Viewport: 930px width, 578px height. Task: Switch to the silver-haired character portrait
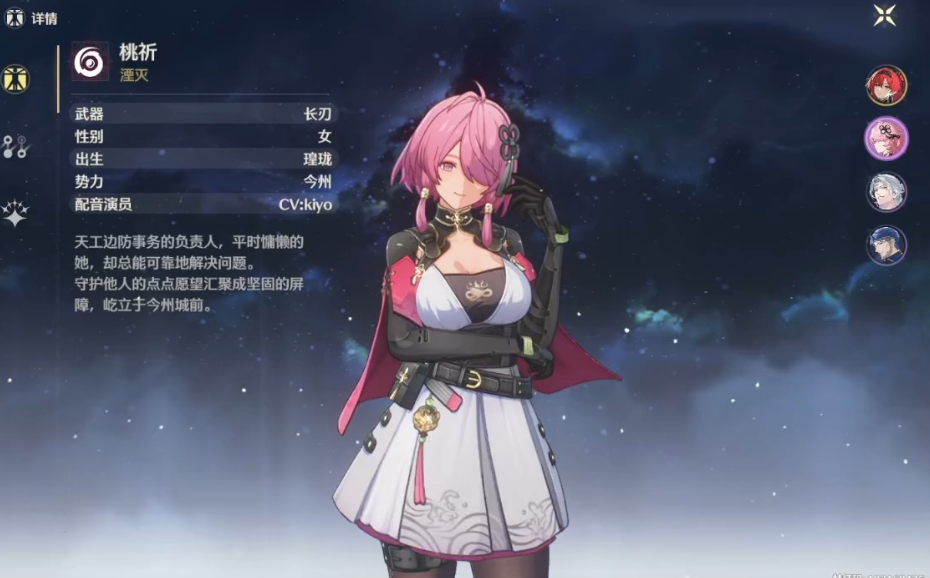pos(886,192)
